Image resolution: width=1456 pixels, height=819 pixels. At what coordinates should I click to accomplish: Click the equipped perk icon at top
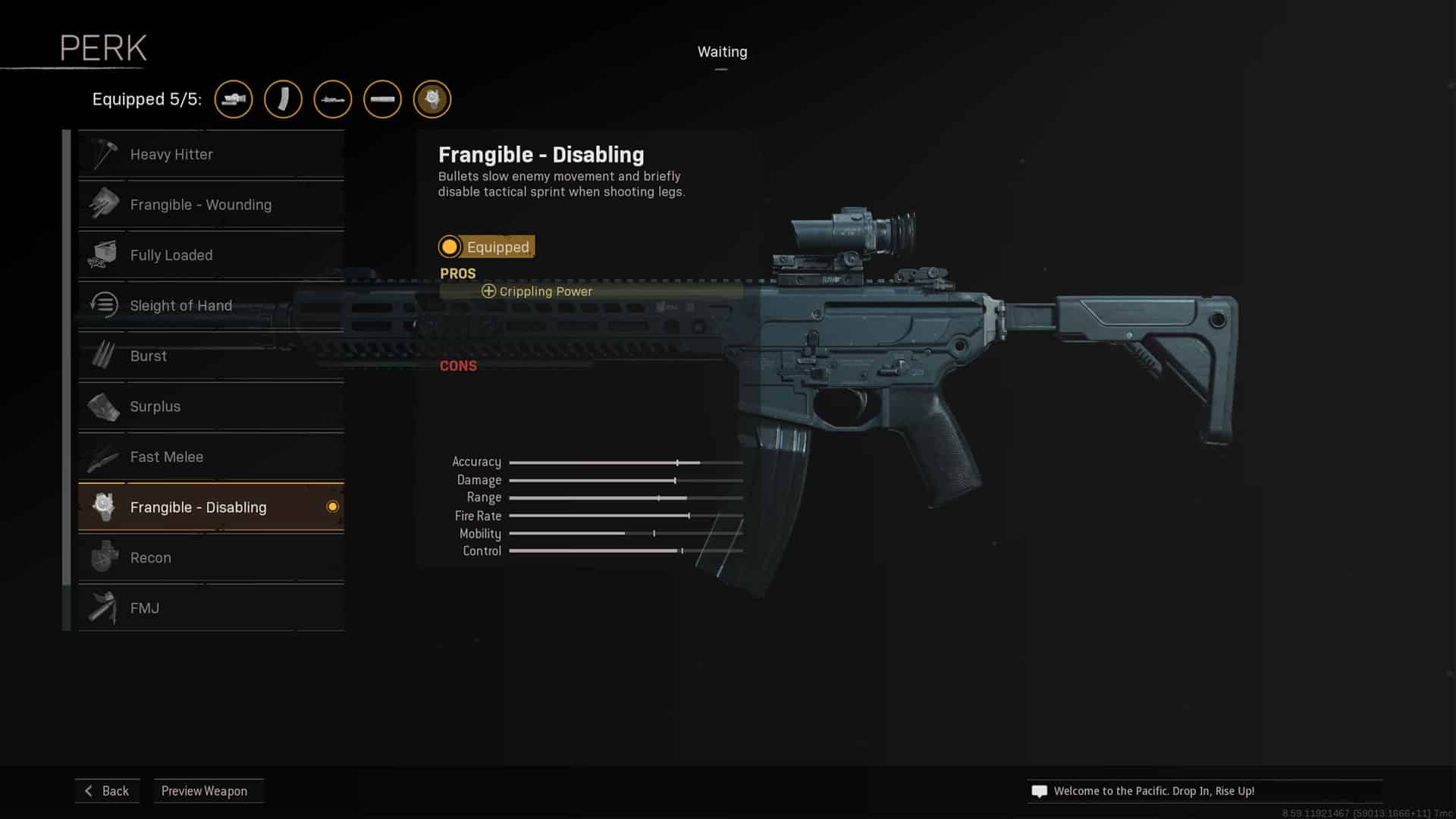[432, 99]
